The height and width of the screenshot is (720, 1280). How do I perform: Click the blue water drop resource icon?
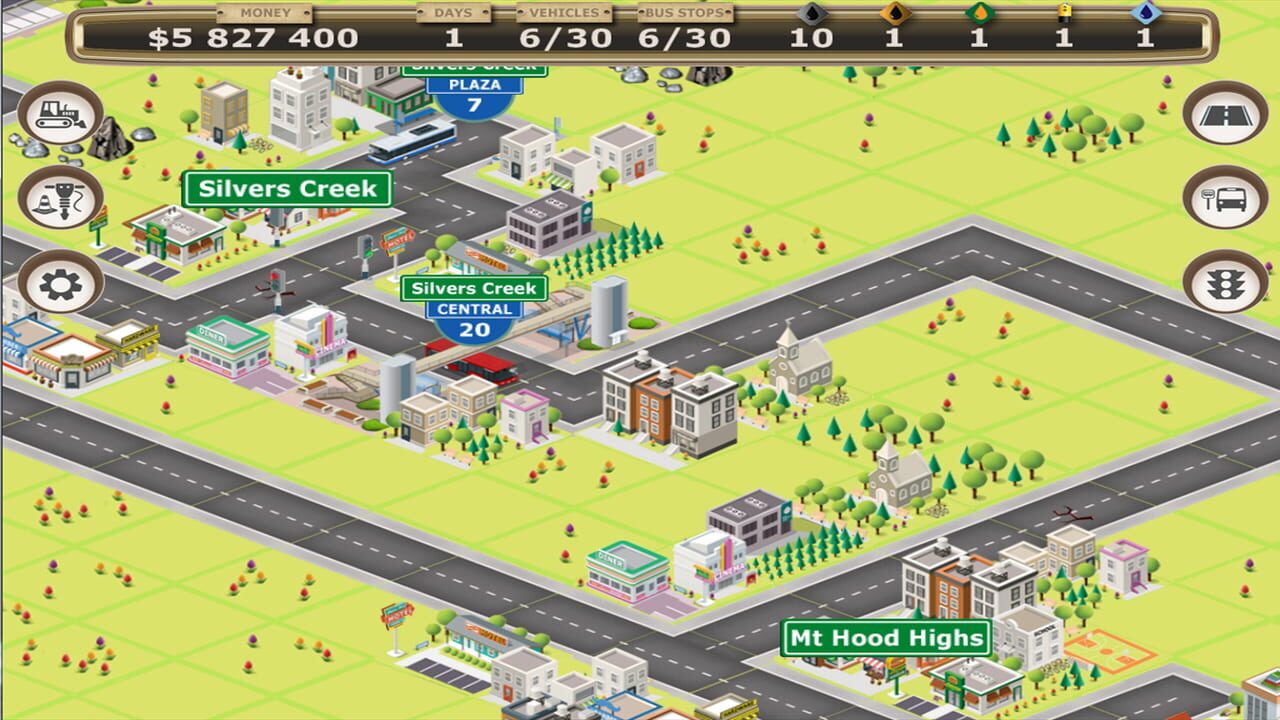point(1143,13)
